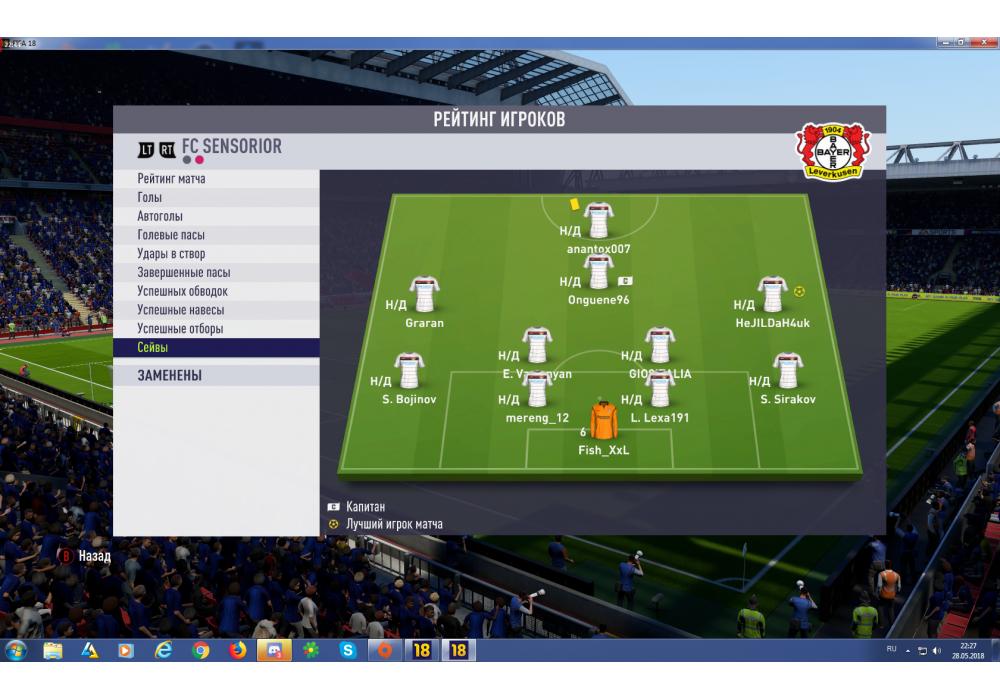Image resolution: width=1000 pixels, height=700 pixels.
Task: Close the game window
Action: (x=985, y=43)
